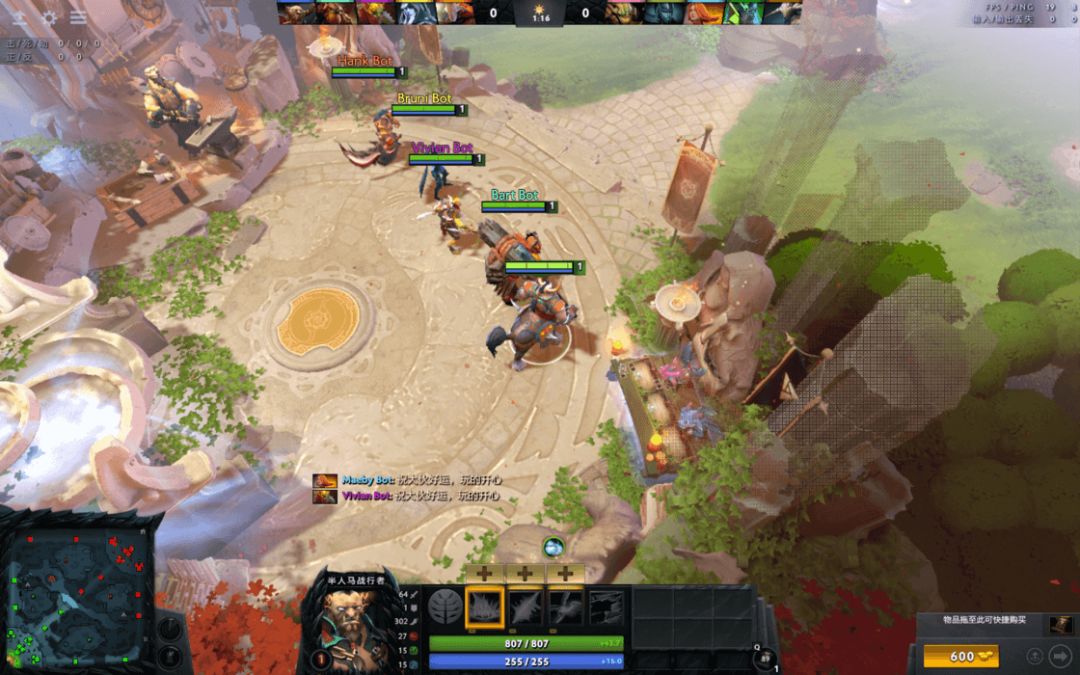Open the settings gear icon
Image resolution: width=1080 pixels, height=675 pixels.
48,17
